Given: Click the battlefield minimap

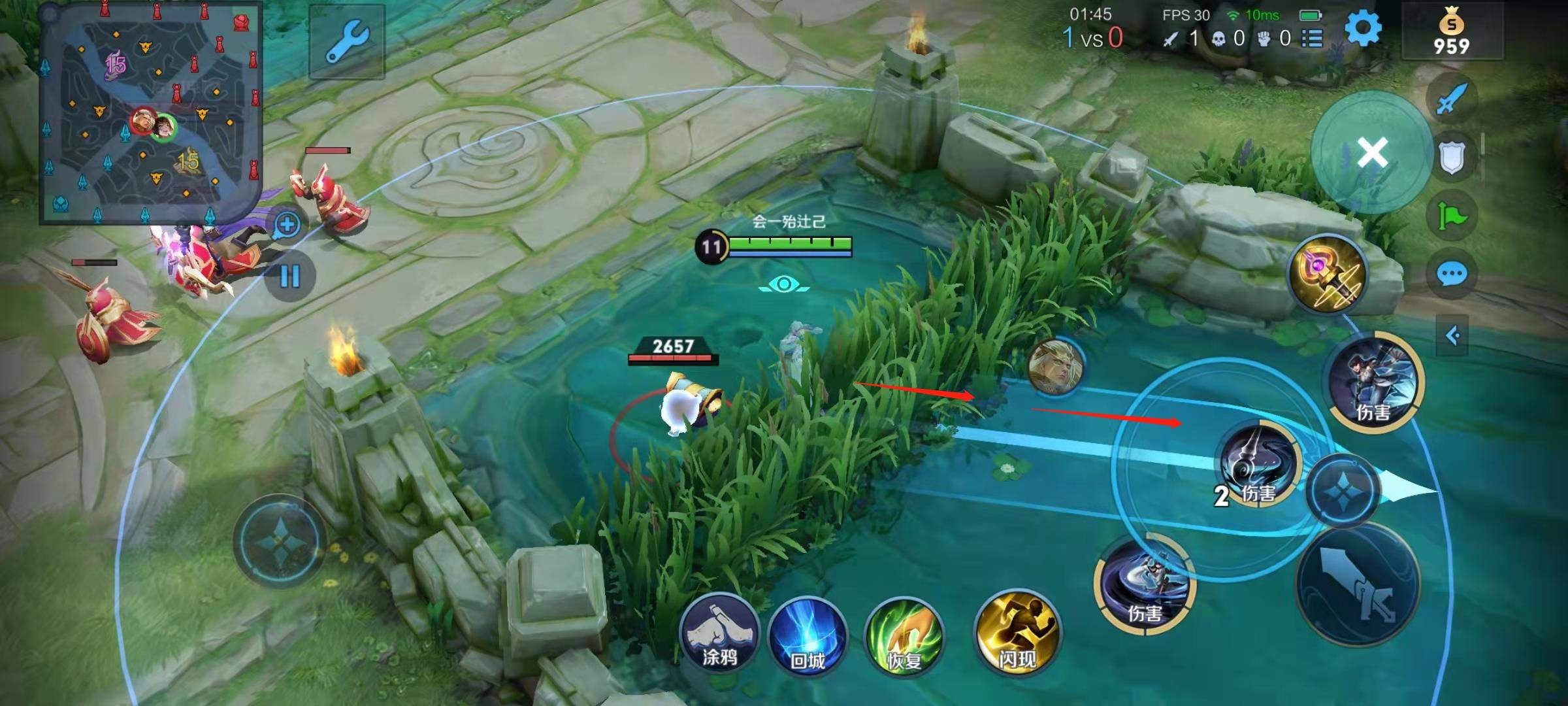Looking at the screenshot, I should pyautogui.click(x=150, y=112).
